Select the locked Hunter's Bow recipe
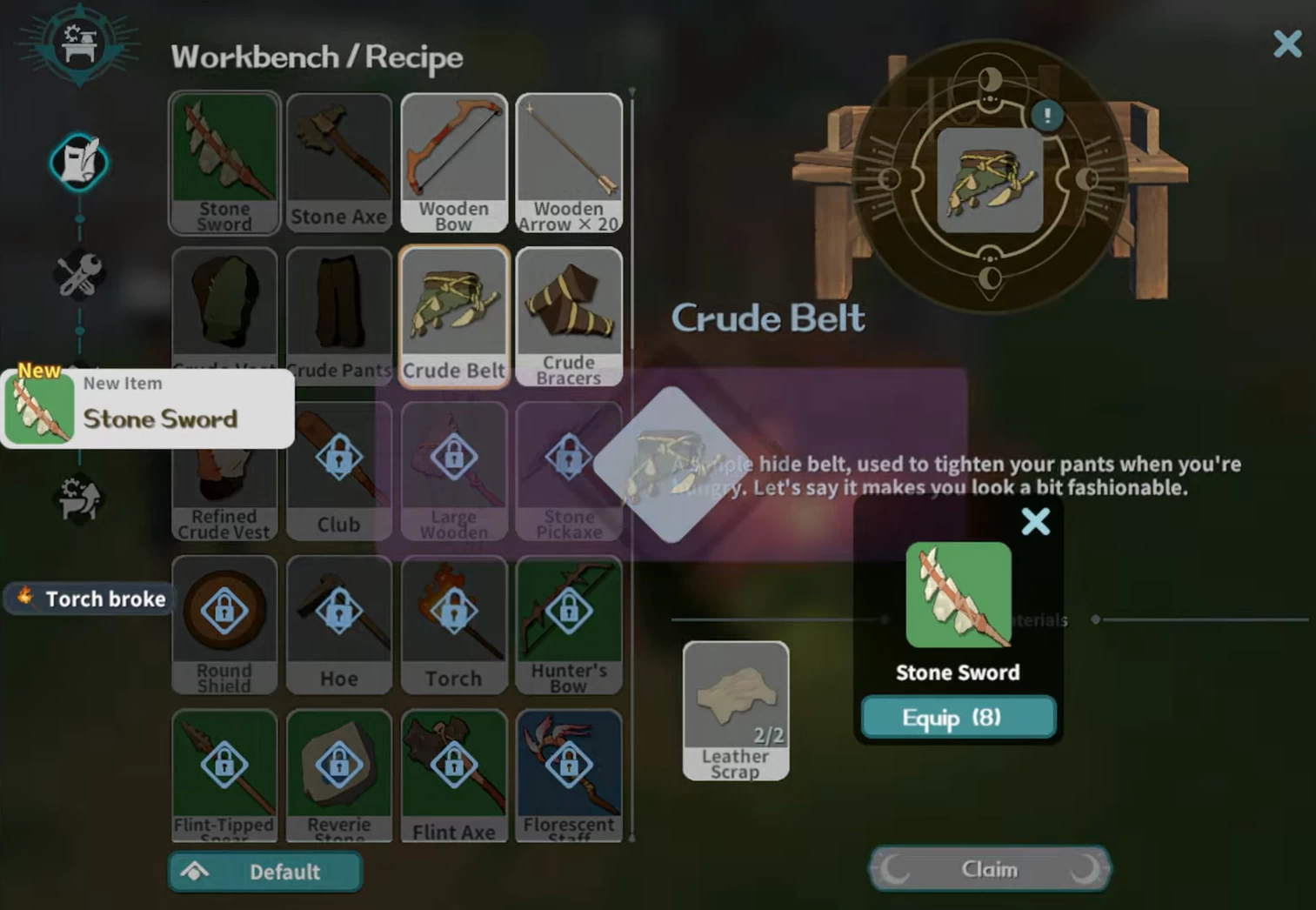Viewport: 1316px width, 910px height. pyautogui.click(x=569, y=625)
